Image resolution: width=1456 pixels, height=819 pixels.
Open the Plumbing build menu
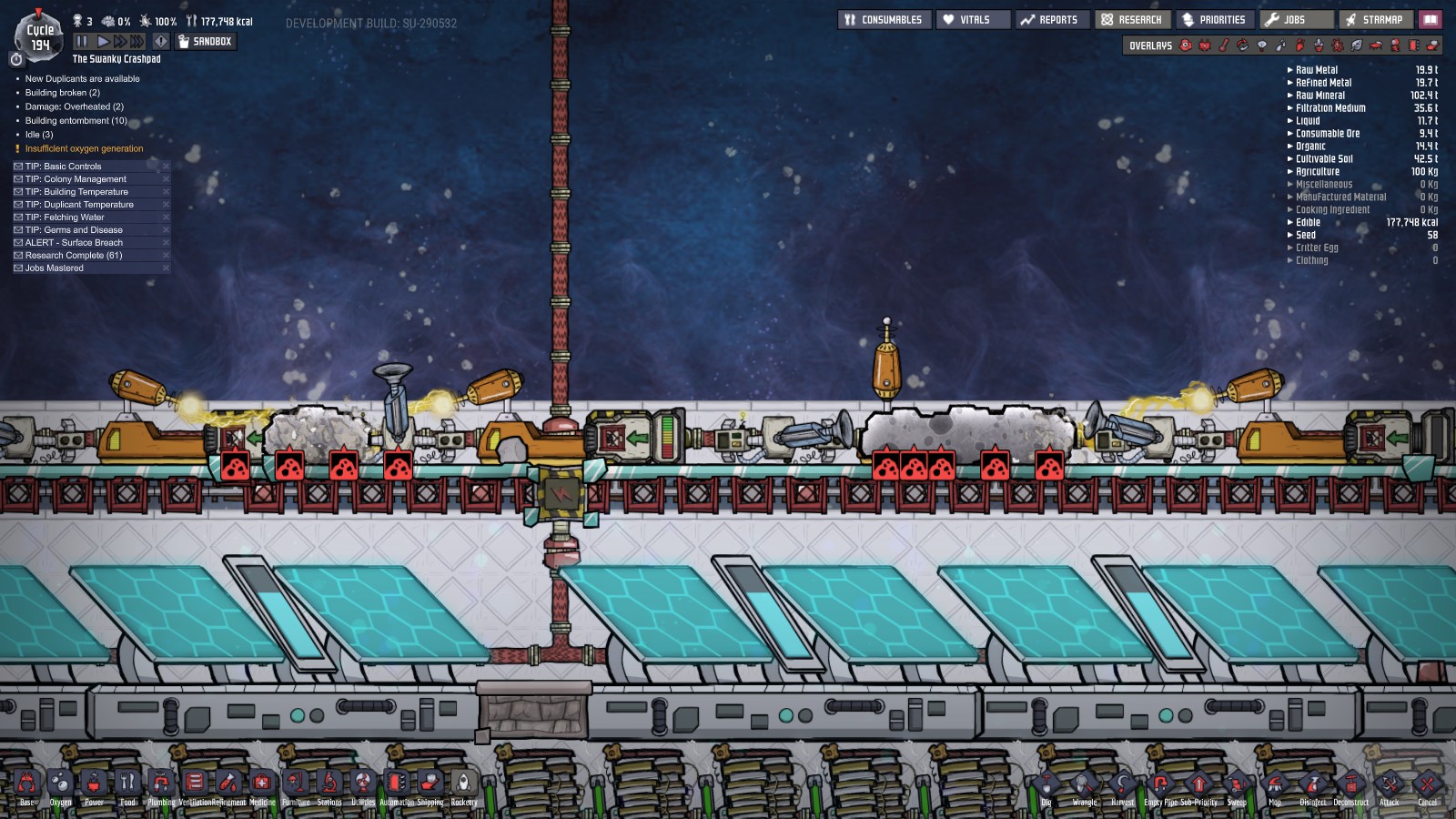[160, 784]
